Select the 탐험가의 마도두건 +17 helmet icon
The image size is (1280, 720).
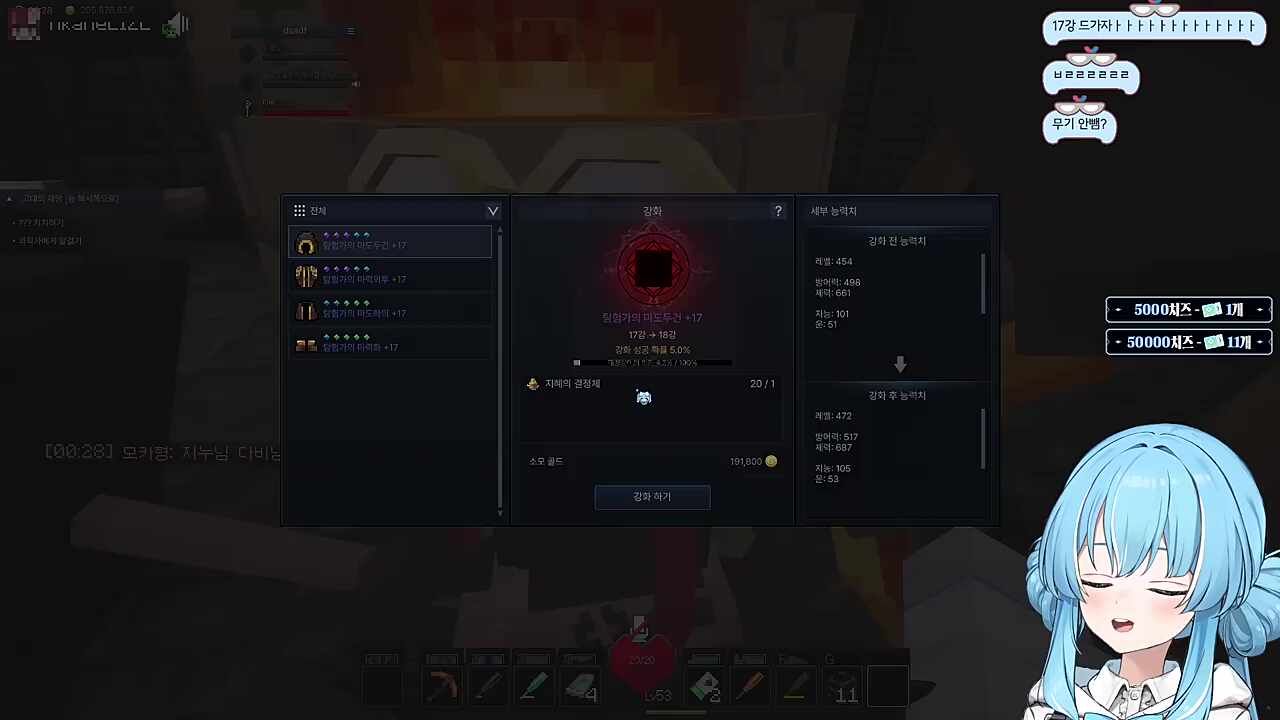[306, 244]
